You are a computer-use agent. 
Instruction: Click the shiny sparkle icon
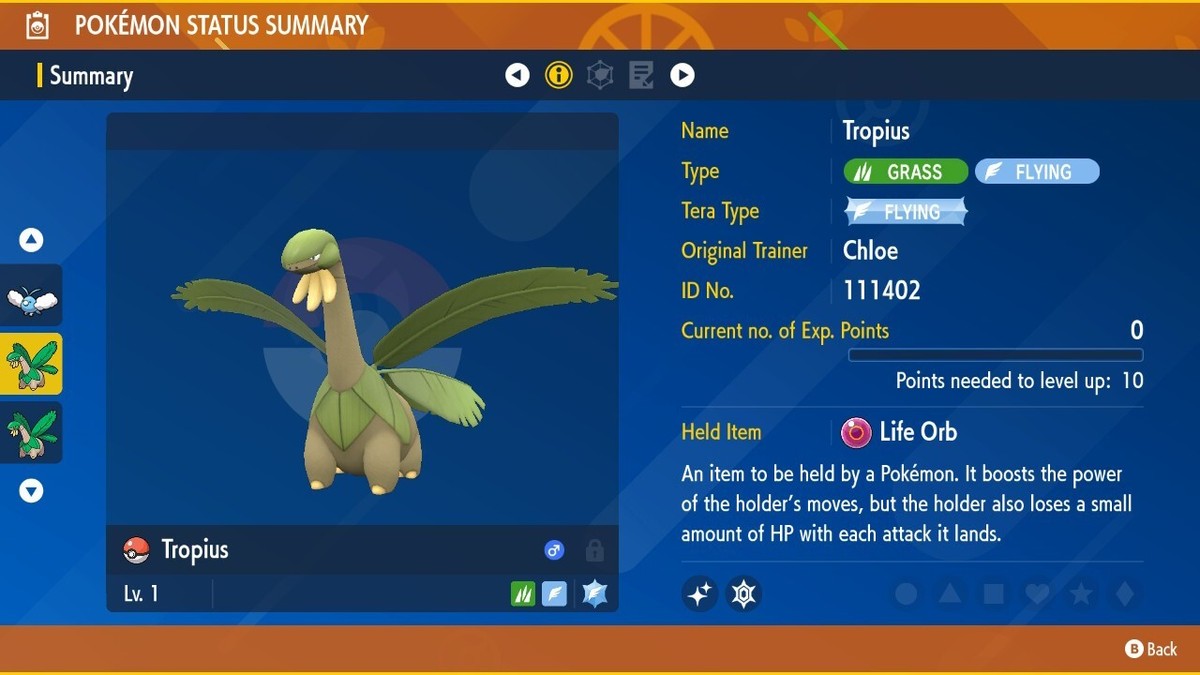[700, 594]
